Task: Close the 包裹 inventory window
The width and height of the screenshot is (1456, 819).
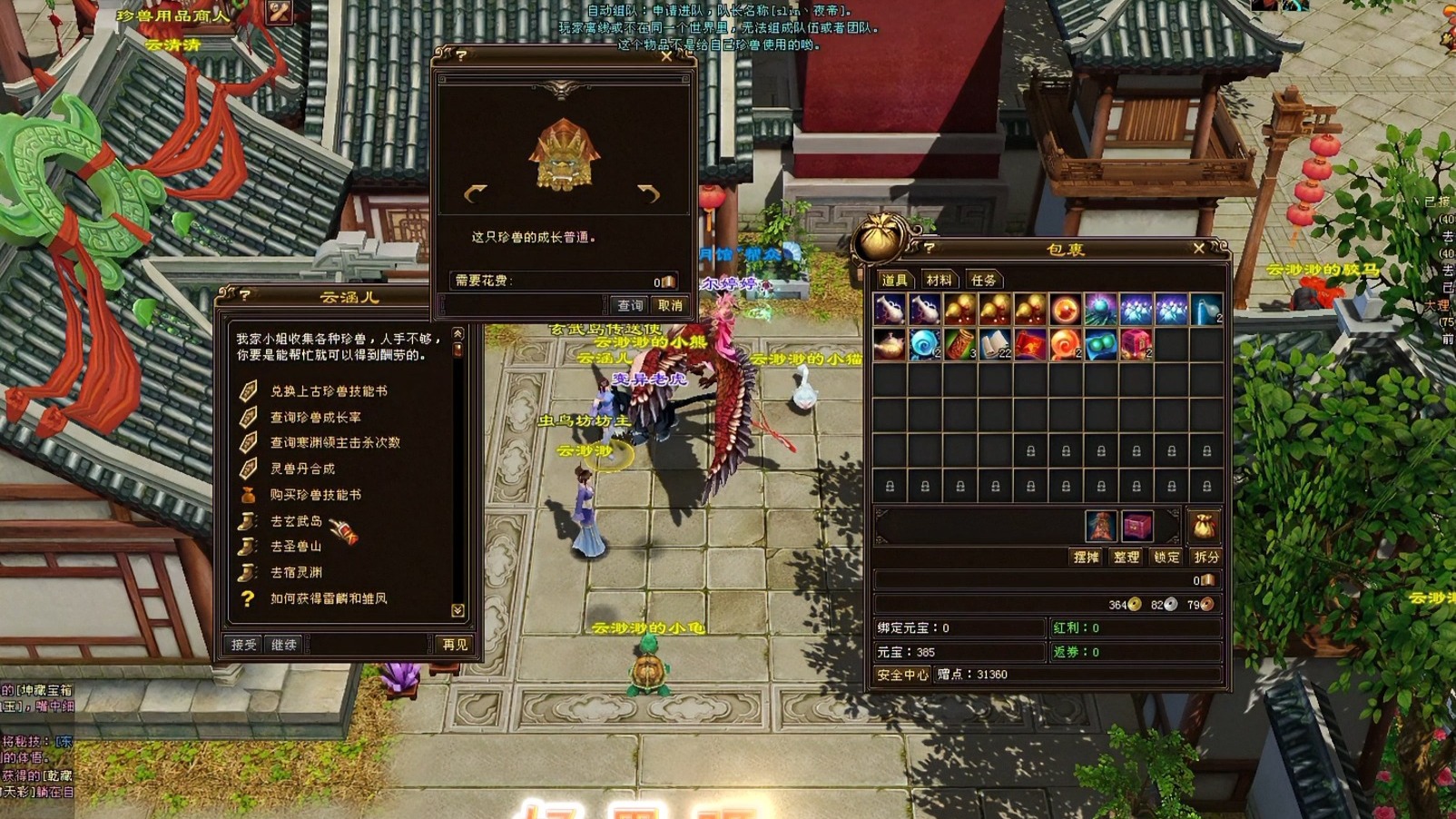Action: click(x=1199, y=248)
